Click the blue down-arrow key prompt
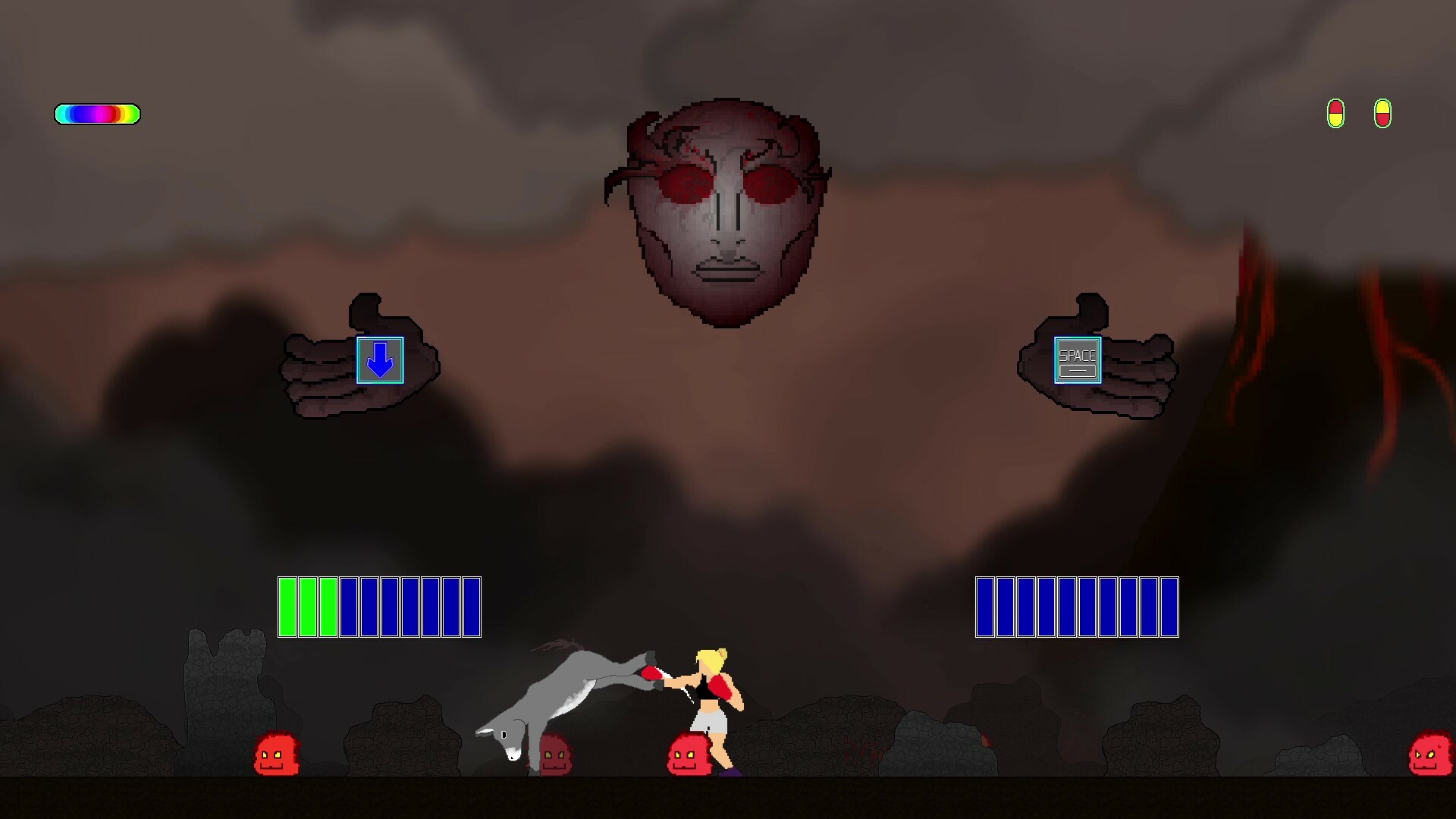Image resolution: width=1456 pixels, height=819 pixels. [x=379, y=361]
